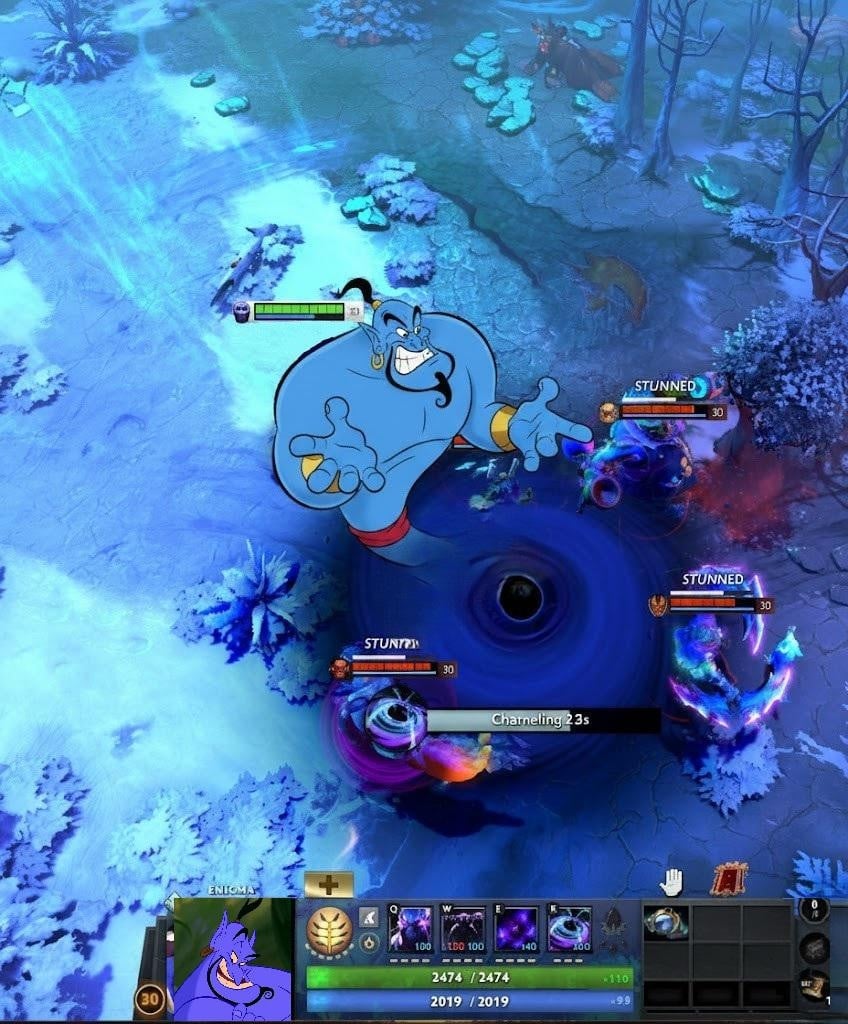The image size is (848, 1024).
Task: Click the small attack icon beside talents
Action: pos(369,916)
